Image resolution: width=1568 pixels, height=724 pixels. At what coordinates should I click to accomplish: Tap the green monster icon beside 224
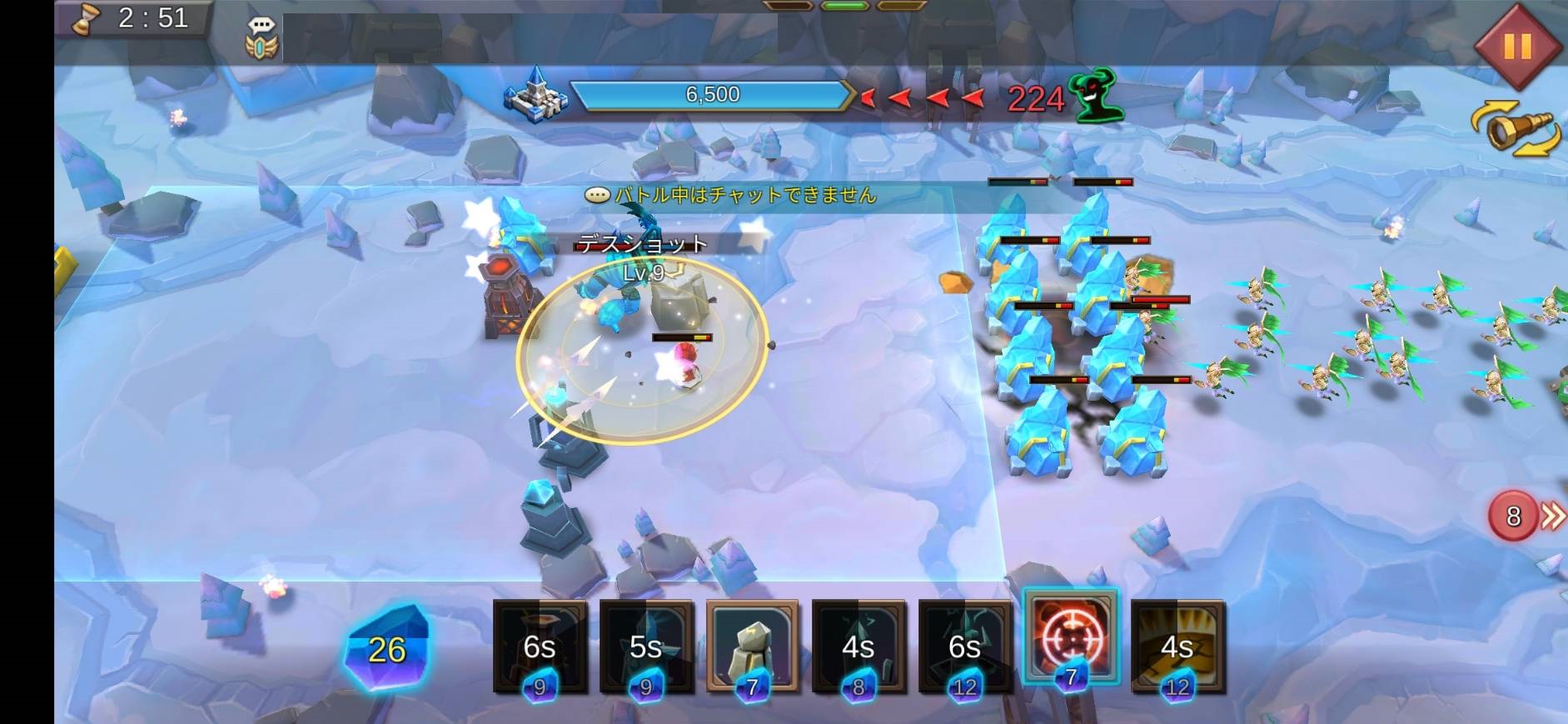point(1097,96)
